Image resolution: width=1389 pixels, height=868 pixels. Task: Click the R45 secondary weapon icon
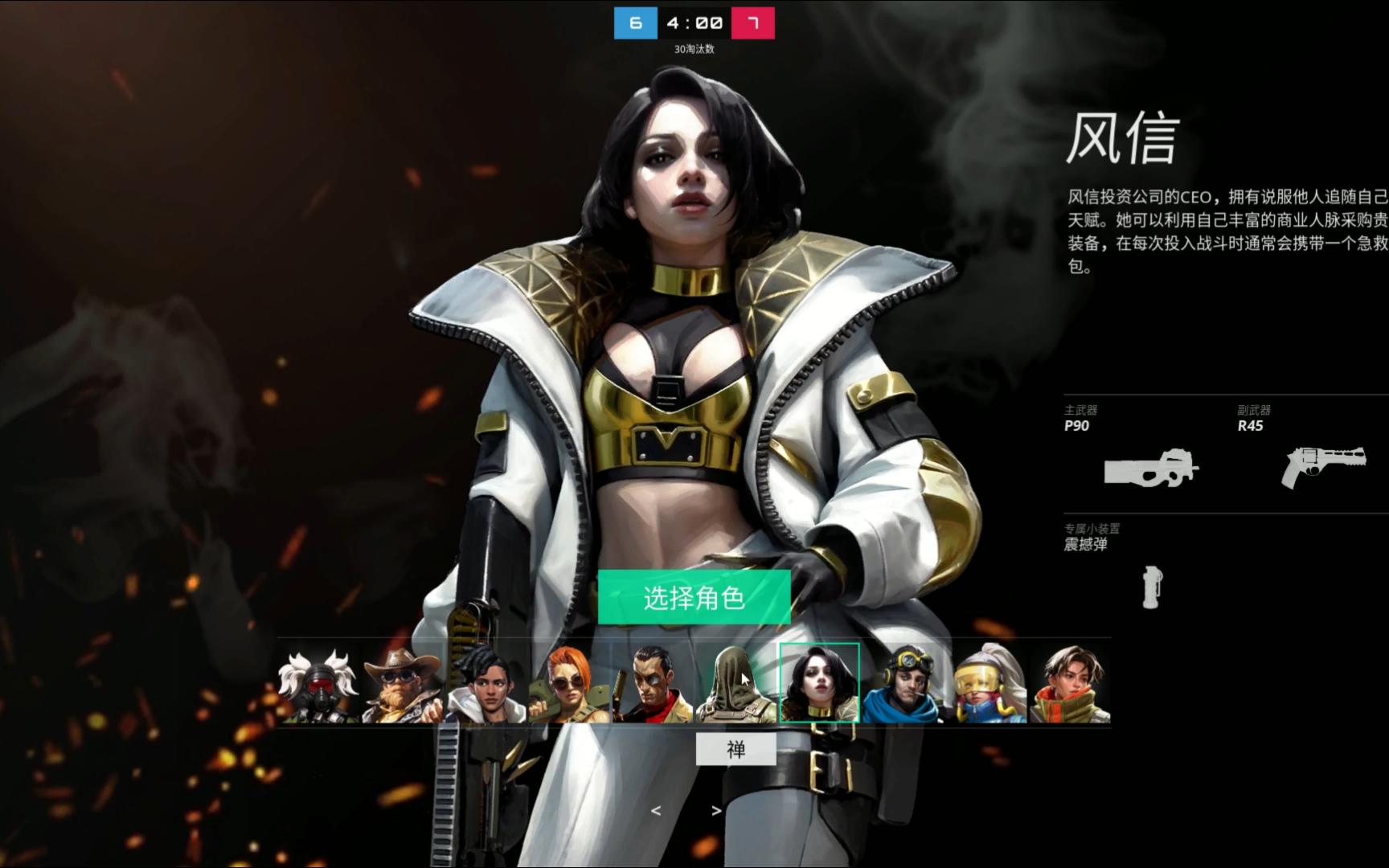click(x=1322, y=466)
